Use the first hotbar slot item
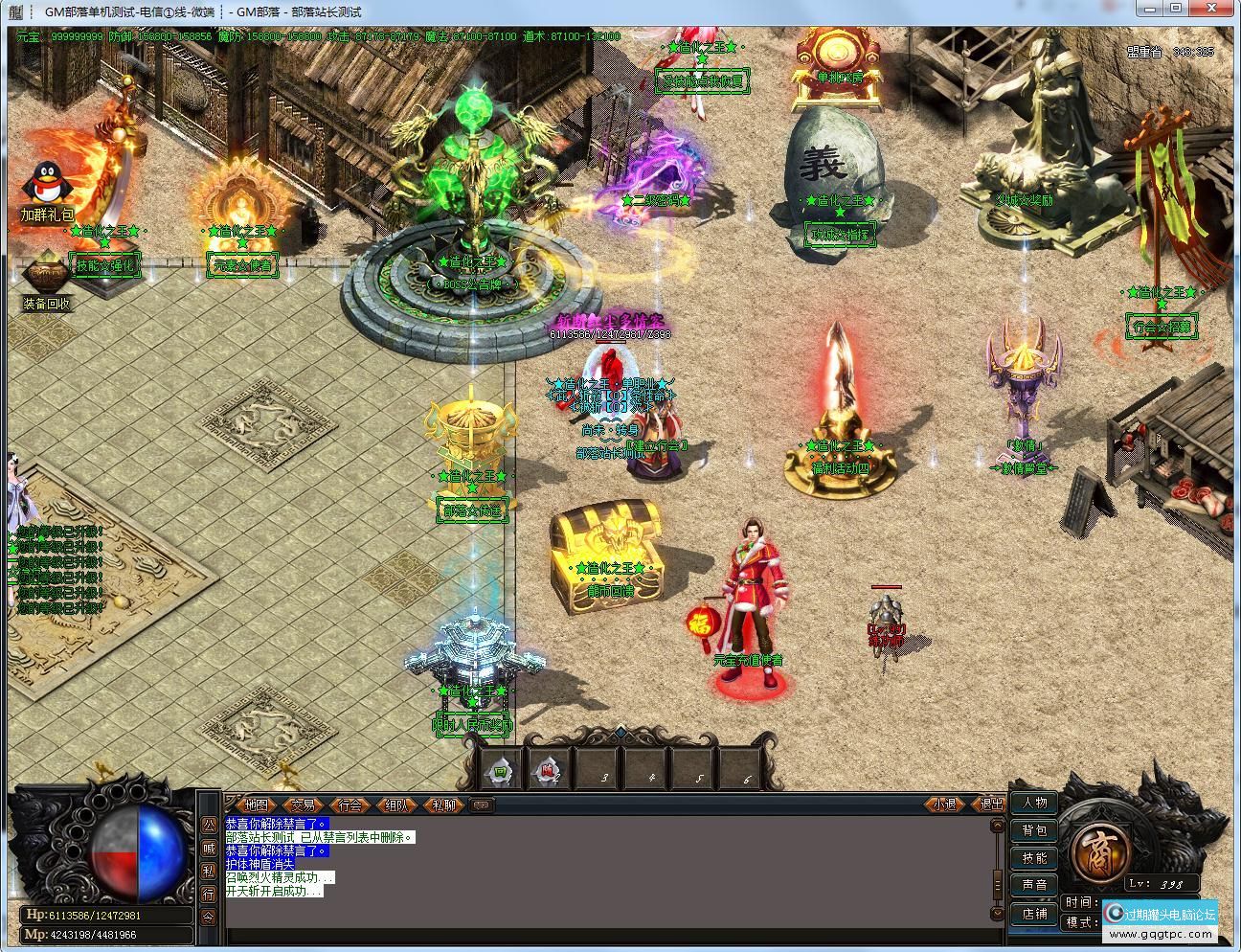Viewport: 1241px width, 952px height. tap(501, 770)
